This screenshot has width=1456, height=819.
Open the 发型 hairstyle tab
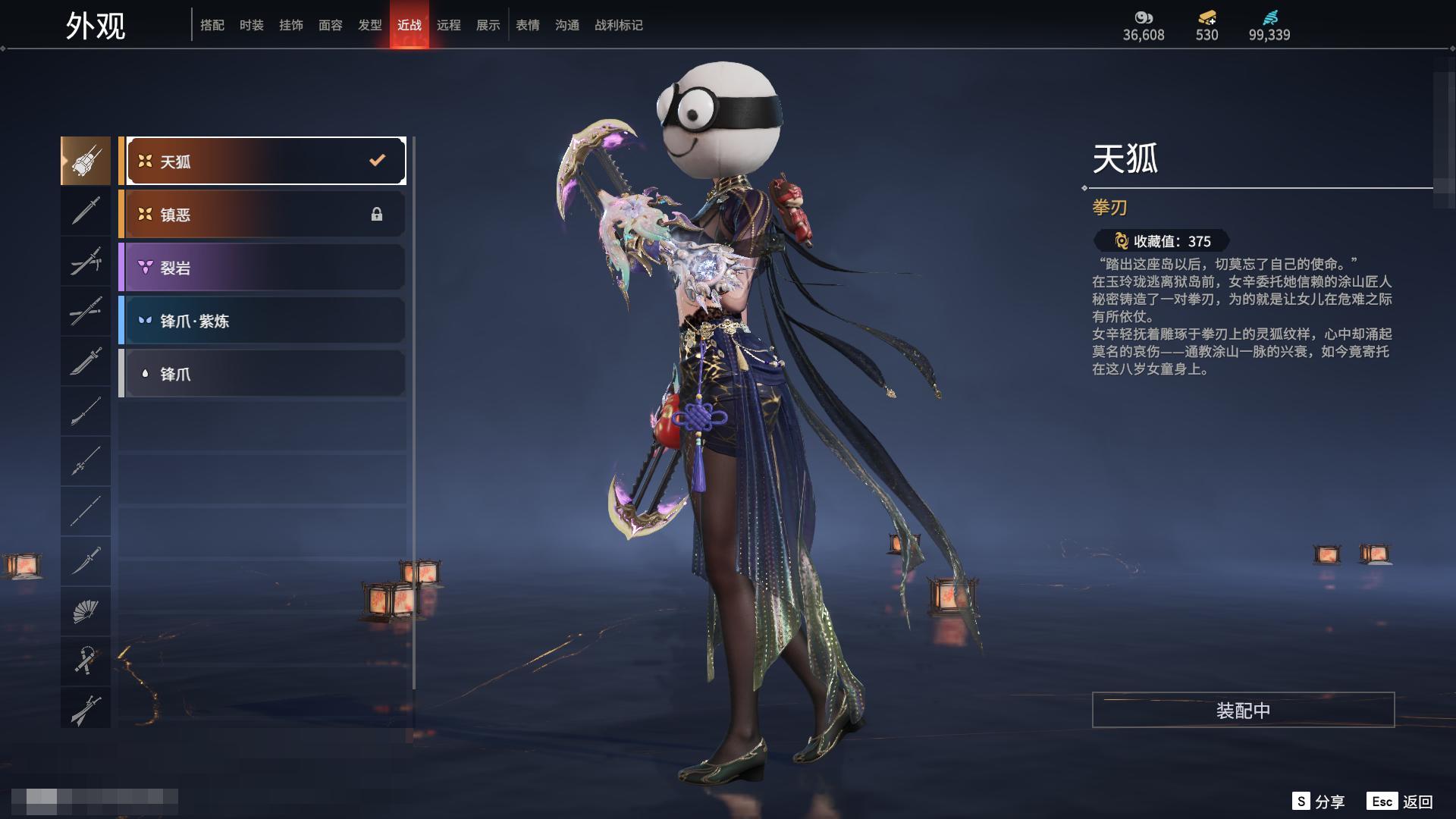(x=370, y=25)
